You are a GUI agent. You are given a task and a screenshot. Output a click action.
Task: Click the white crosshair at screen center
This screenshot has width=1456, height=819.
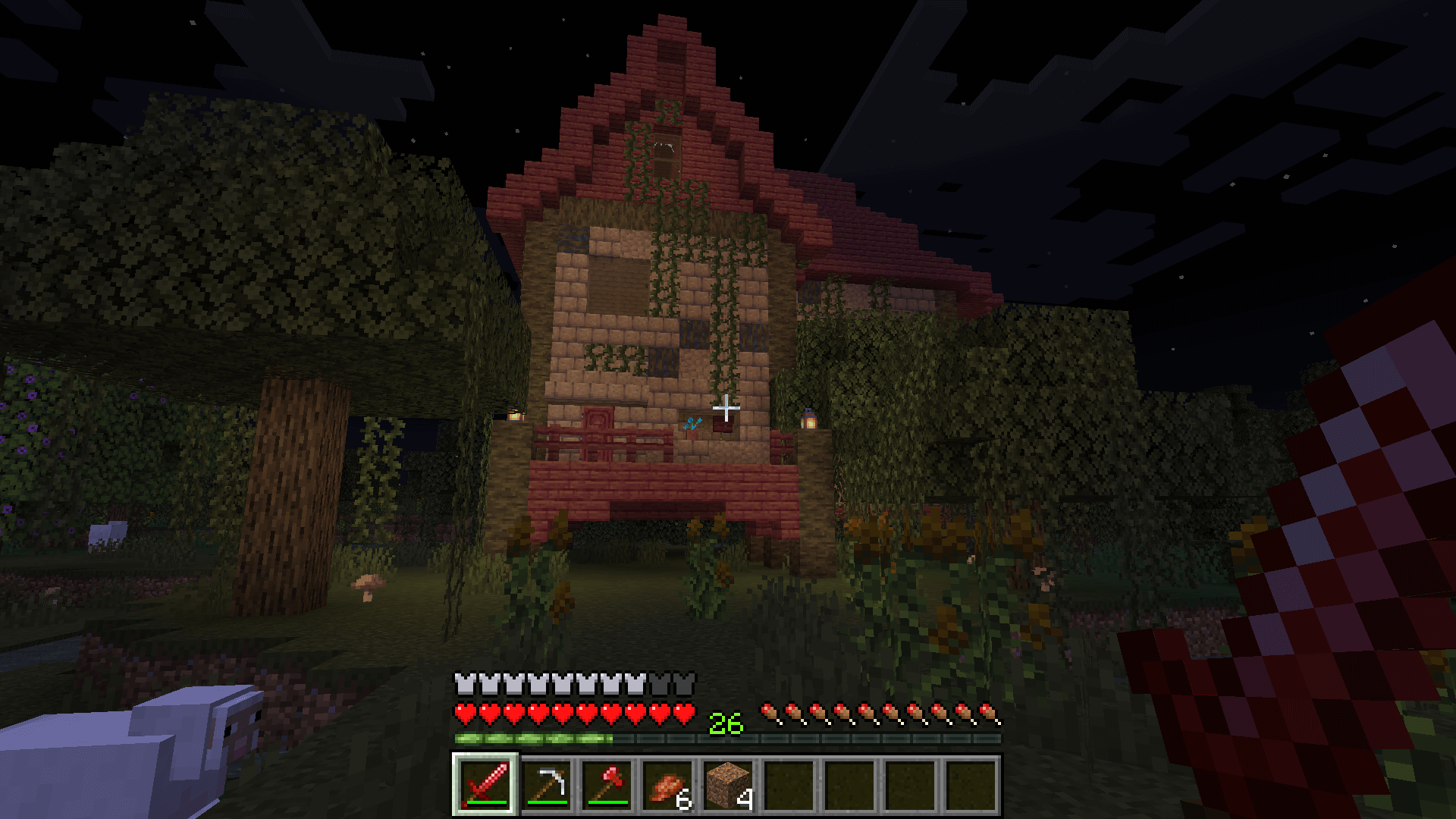726,409
